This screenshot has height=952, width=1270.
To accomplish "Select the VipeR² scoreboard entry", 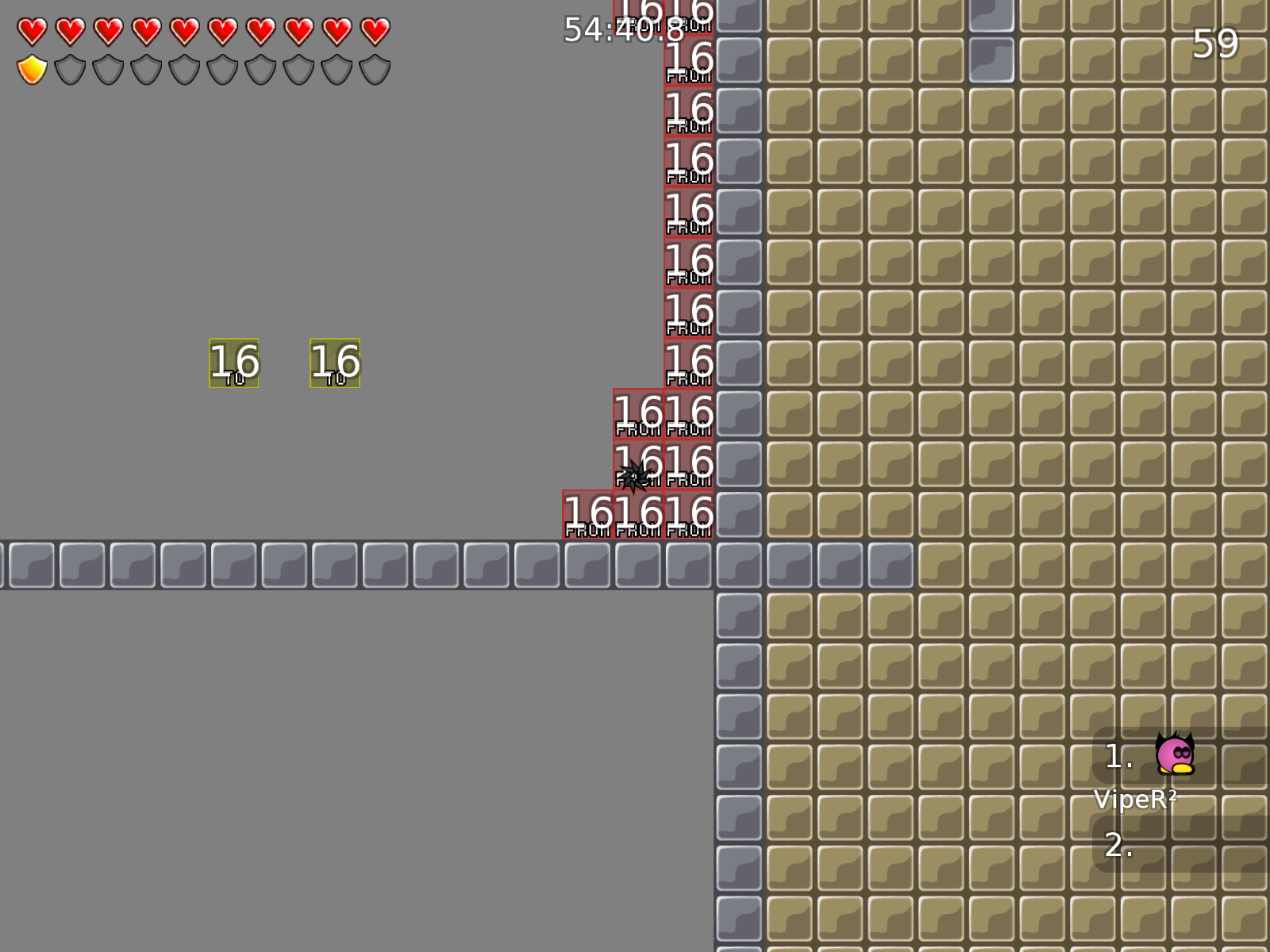I will 1137,800.
